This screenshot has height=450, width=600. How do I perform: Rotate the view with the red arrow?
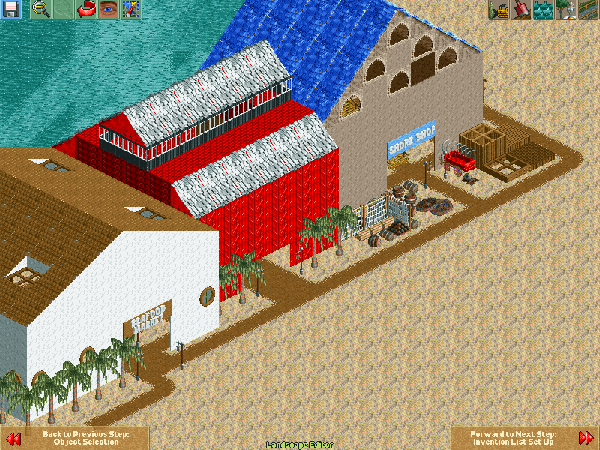pyautogui.click(x=87, y=10)
